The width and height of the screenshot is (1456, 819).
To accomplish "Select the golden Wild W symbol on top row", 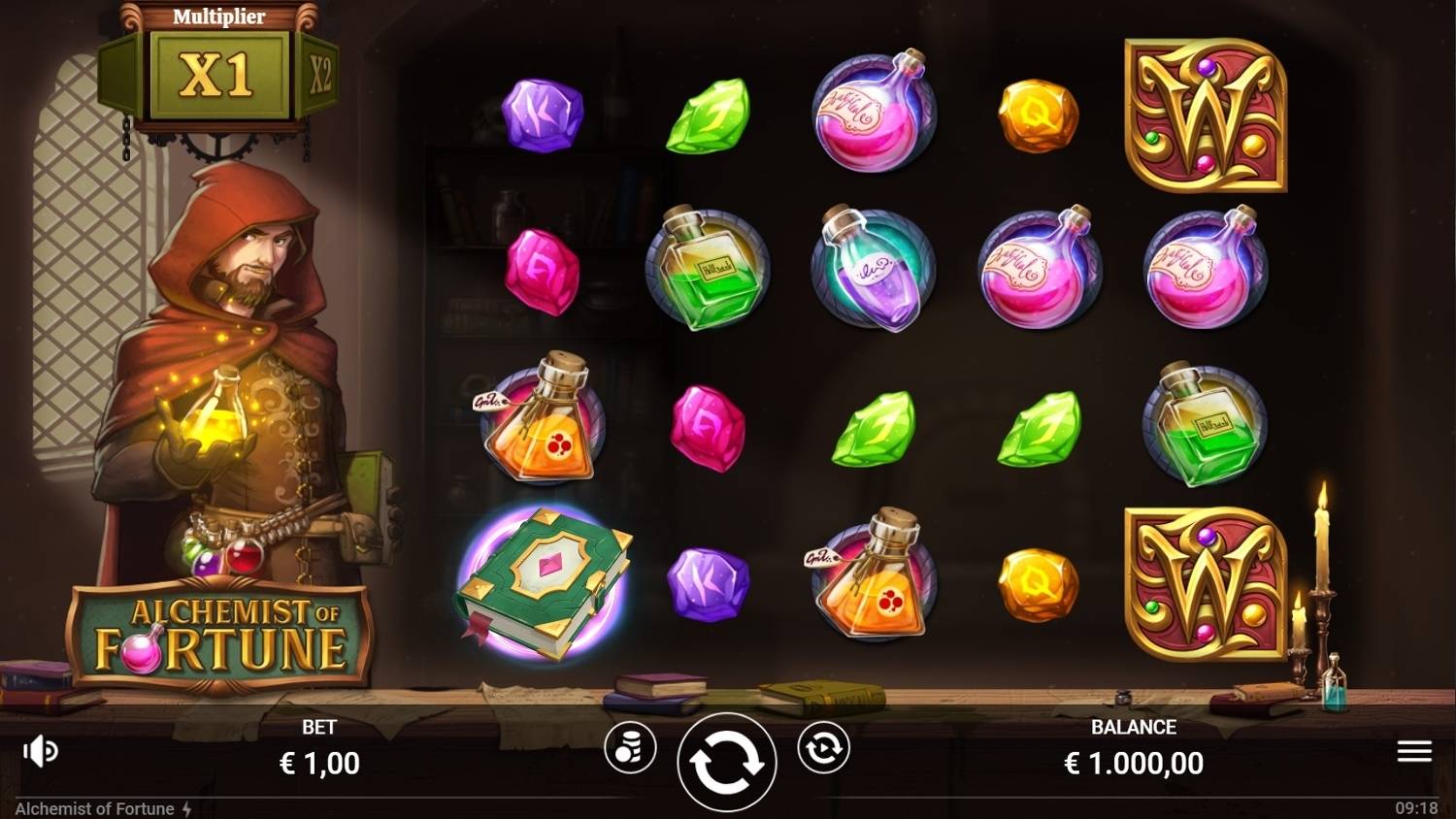I will click(x=1207, y=116).
